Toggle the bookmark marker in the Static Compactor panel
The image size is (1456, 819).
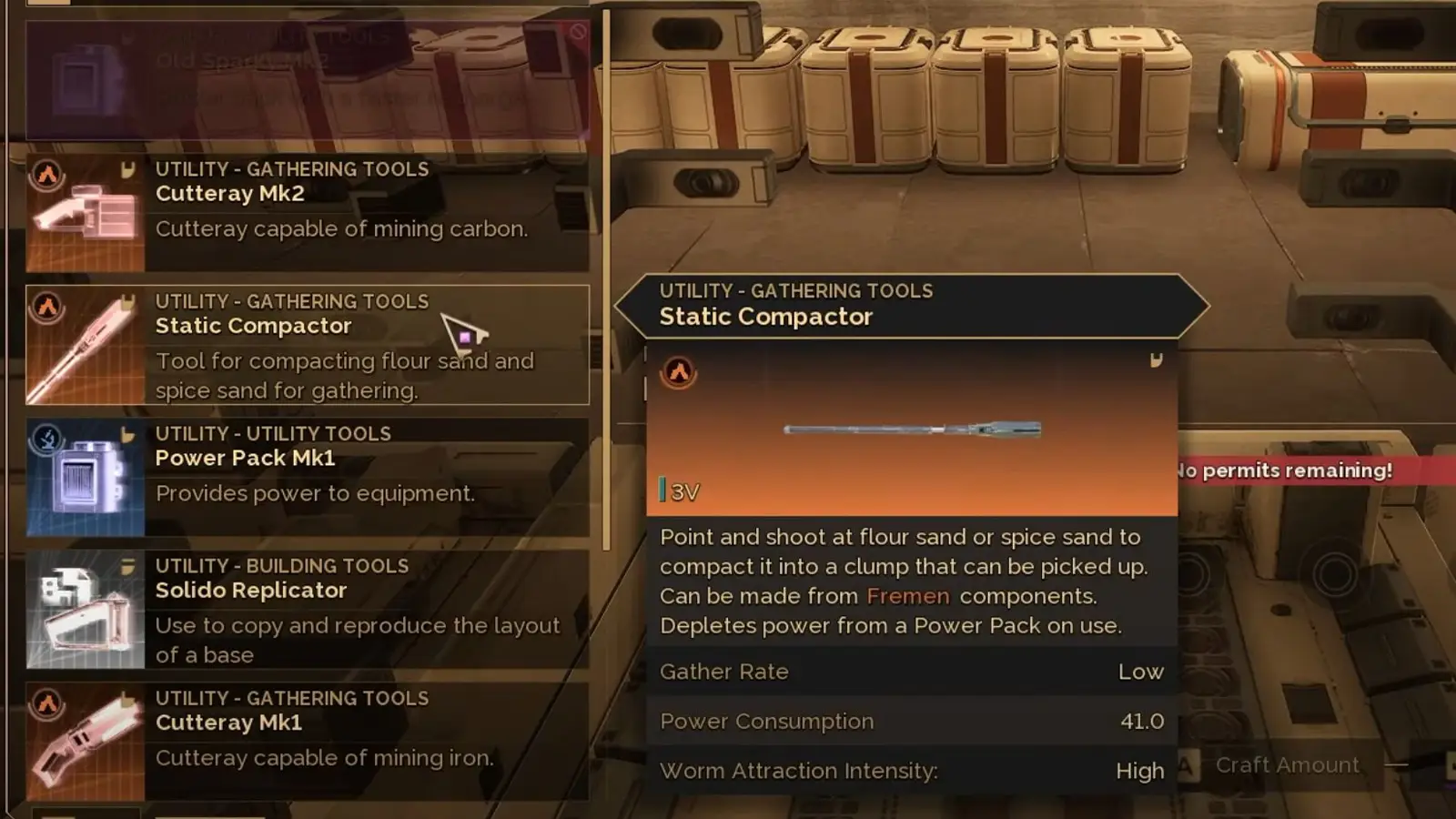(1158, 360)
